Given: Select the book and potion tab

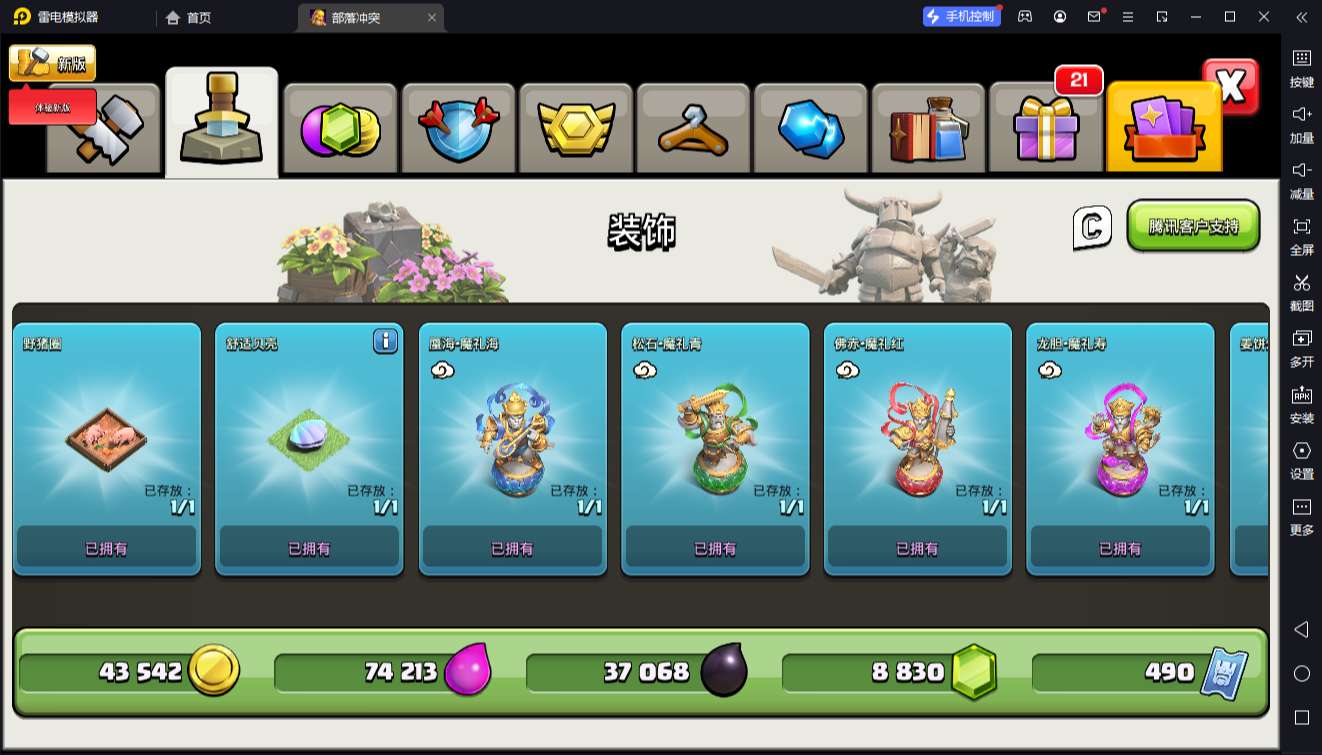Looking at the screenshot, I should pos(928,130).
